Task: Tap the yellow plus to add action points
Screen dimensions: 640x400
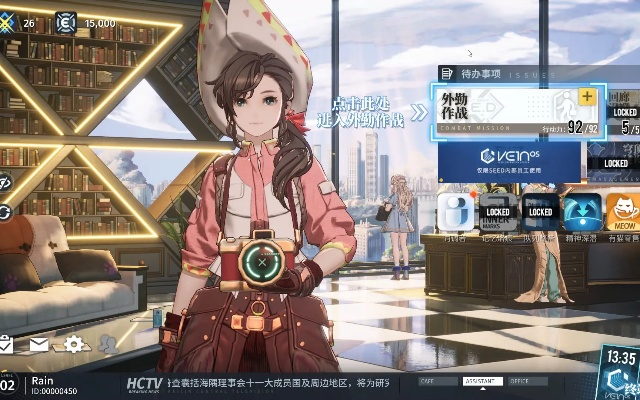Action: 586,96
